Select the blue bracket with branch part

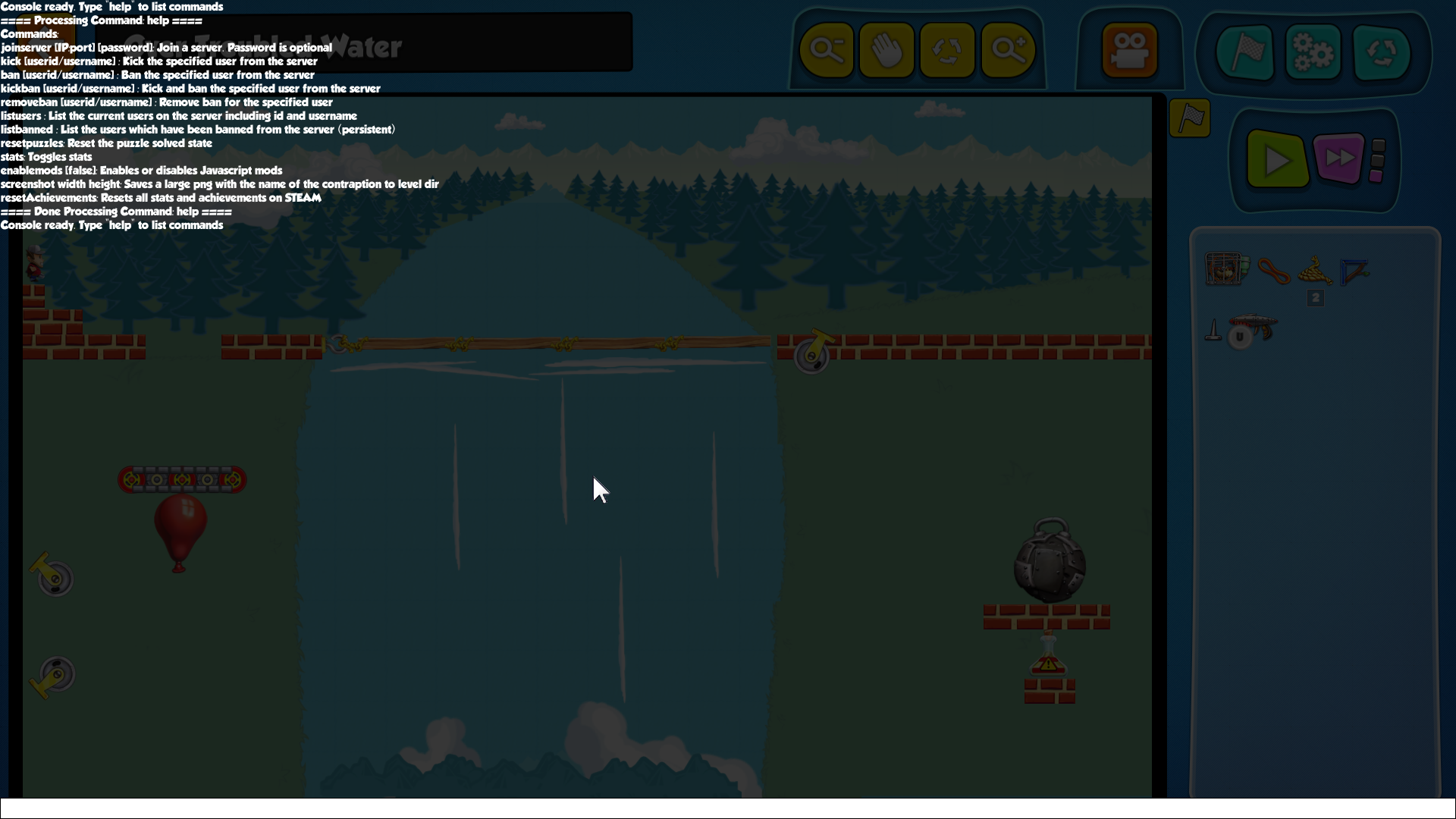(1354, 271)
